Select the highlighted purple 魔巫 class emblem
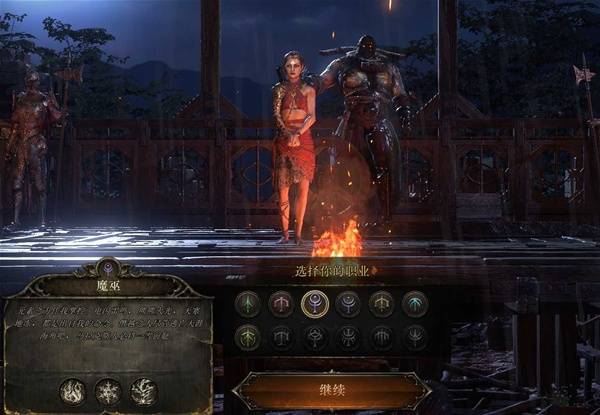This screenshot has width=600, height=415. point(315,303)
